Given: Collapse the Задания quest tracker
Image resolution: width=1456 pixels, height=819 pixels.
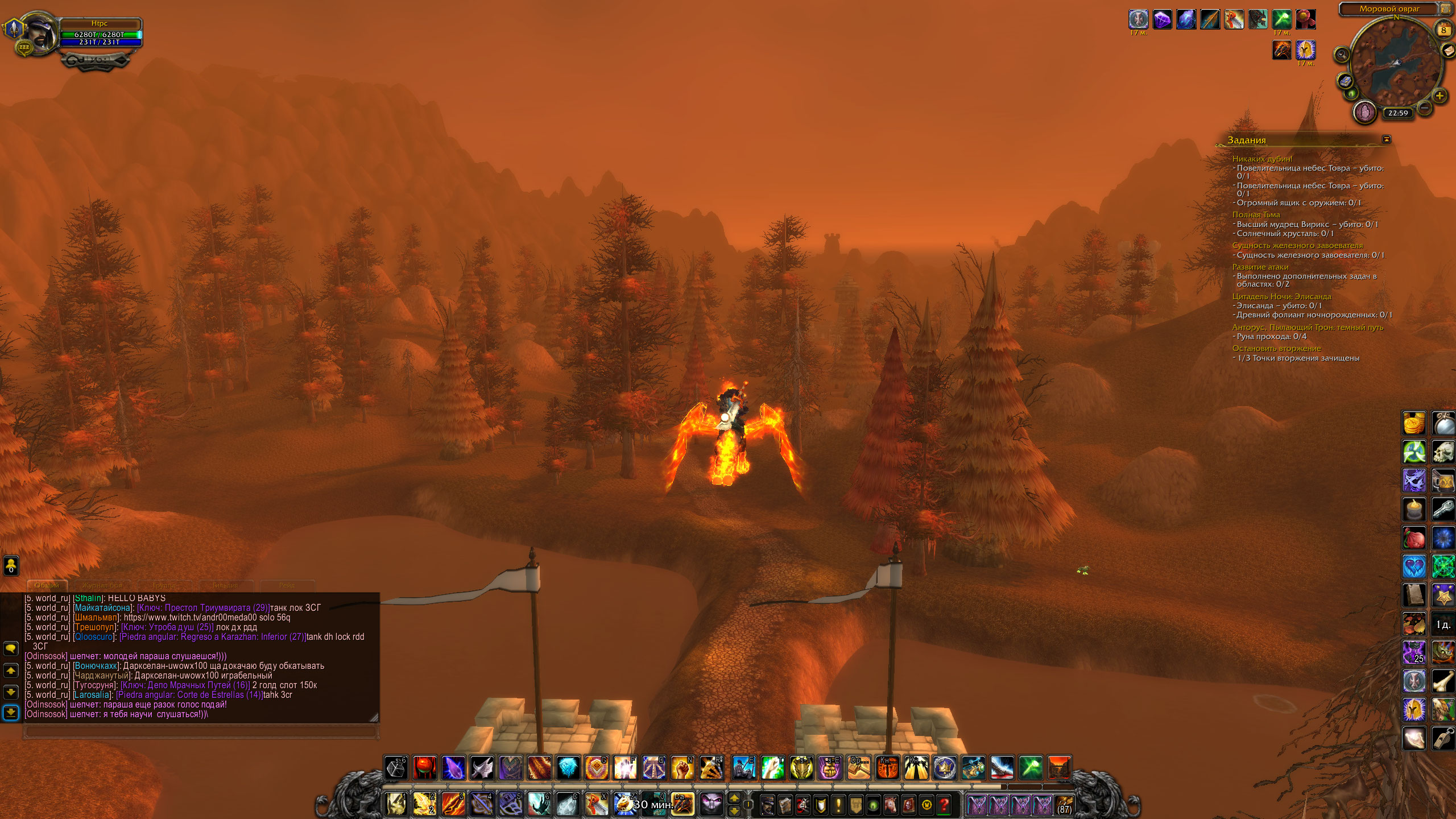Looking at the screenshot, I should [1387, 139].
